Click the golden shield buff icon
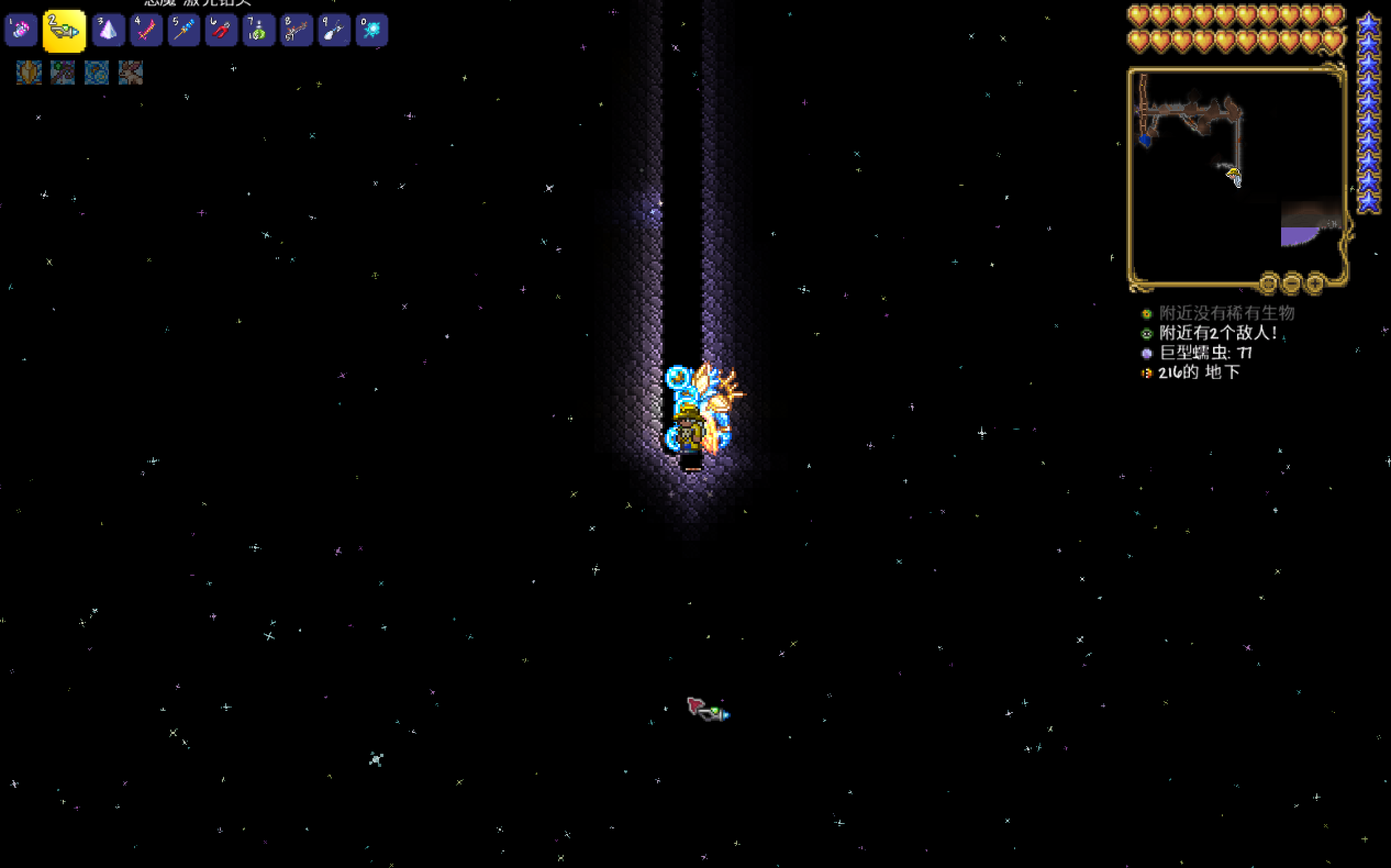The image size is (1391, 868). (29, 73)
